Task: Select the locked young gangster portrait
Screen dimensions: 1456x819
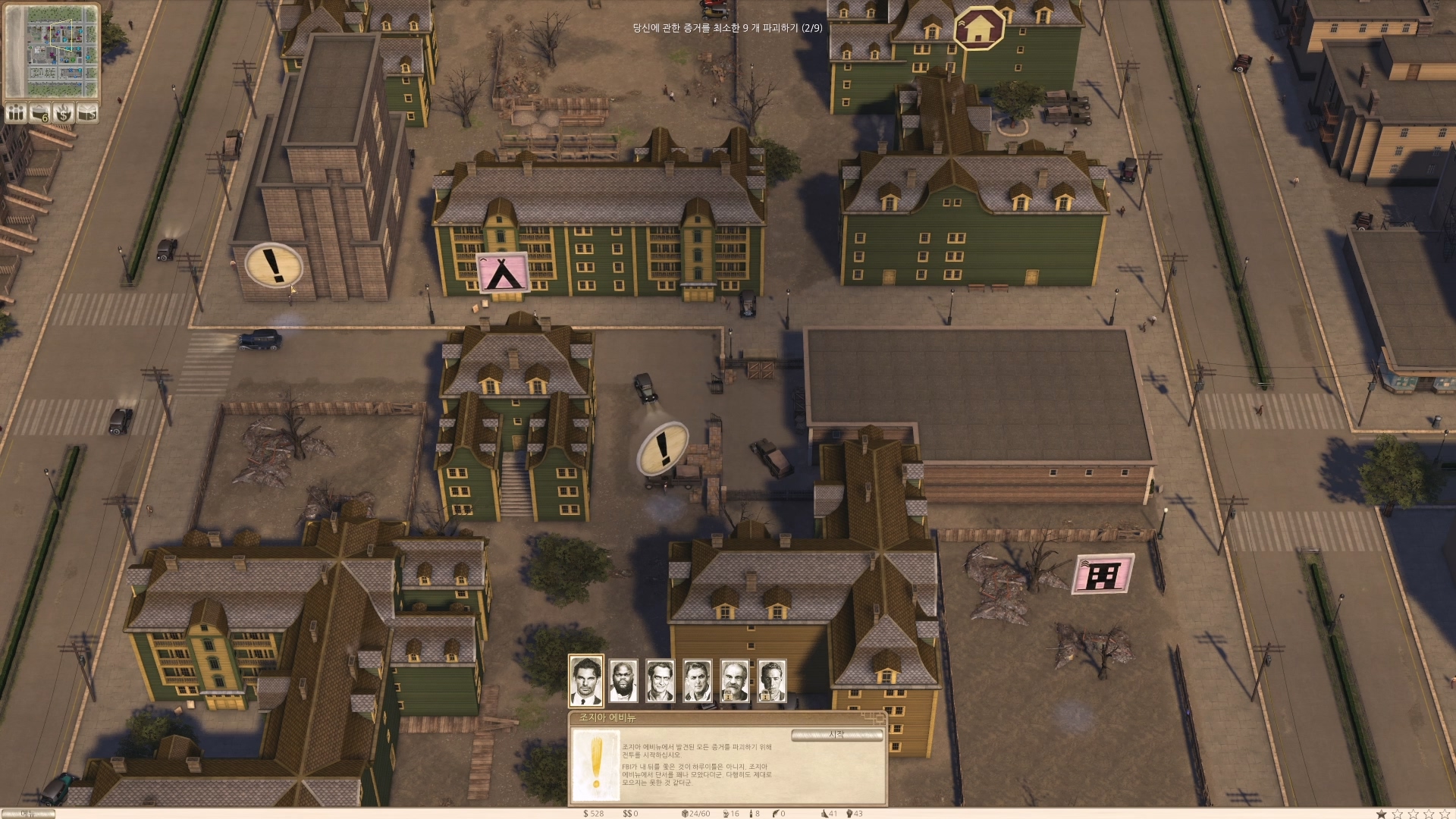Action: 771,680
